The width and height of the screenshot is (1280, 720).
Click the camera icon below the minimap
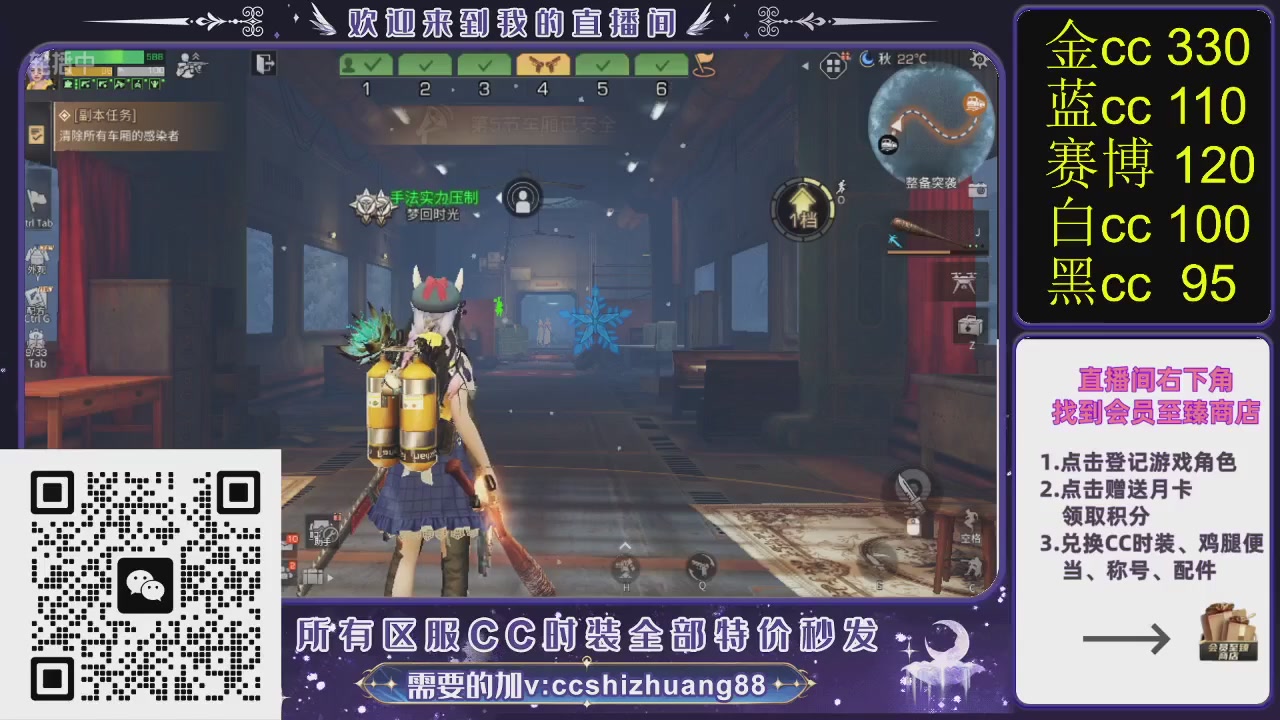pos(977,189)
